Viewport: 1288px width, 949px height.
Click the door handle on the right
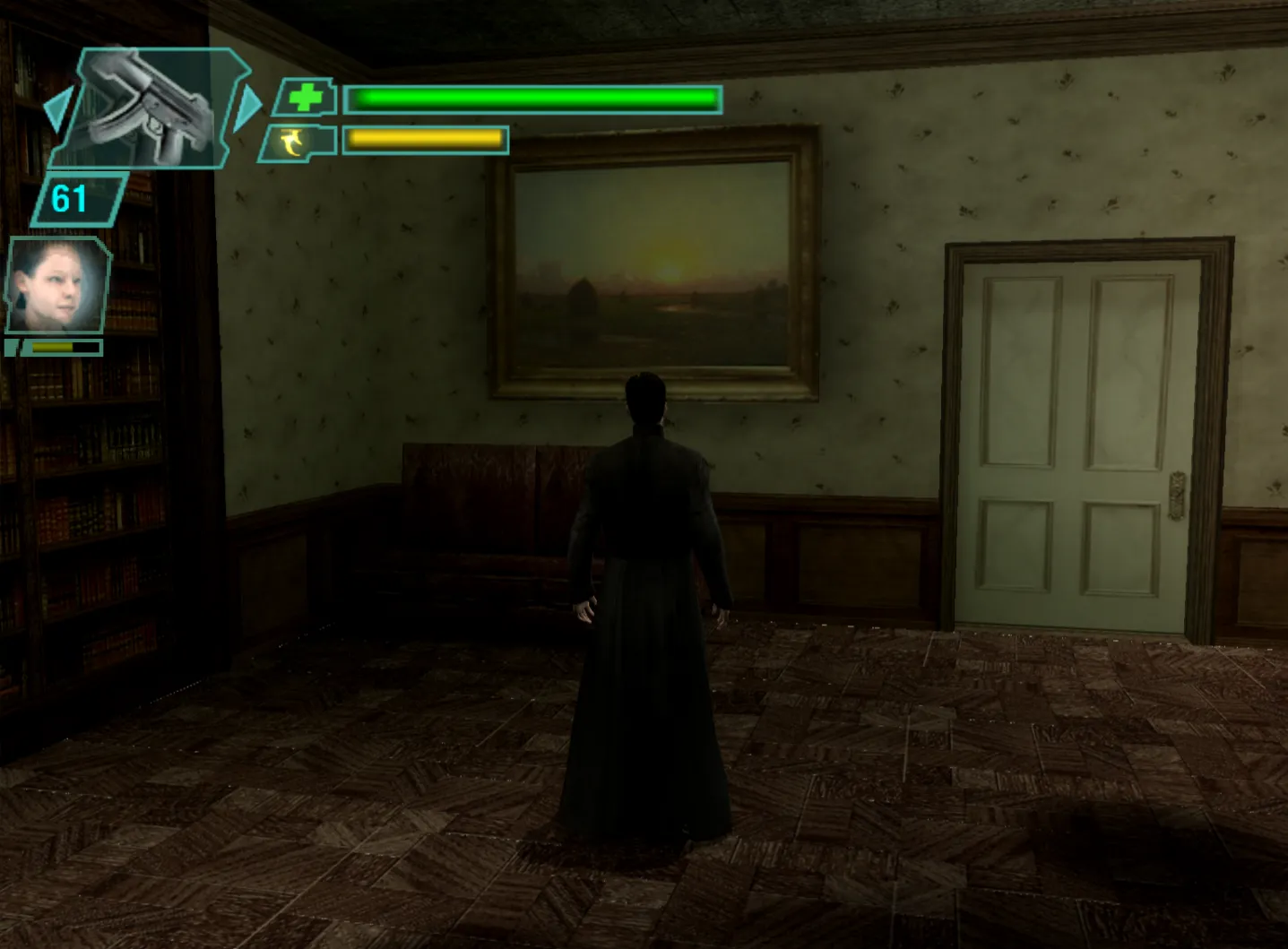(1177, 495)
